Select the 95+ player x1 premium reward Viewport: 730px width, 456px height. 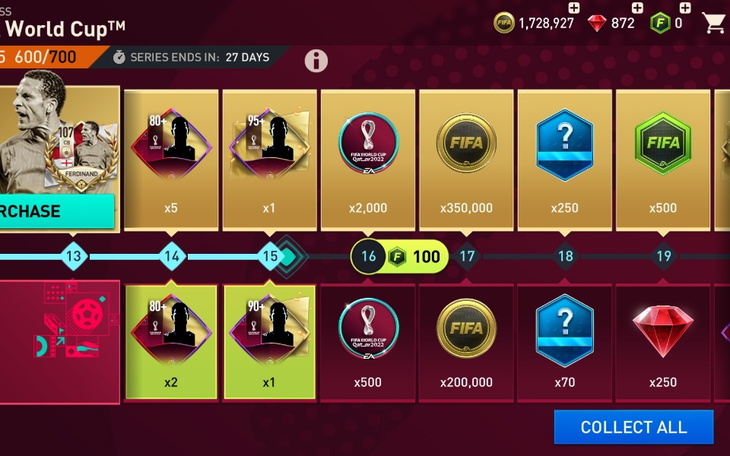[x=269, y=158]
